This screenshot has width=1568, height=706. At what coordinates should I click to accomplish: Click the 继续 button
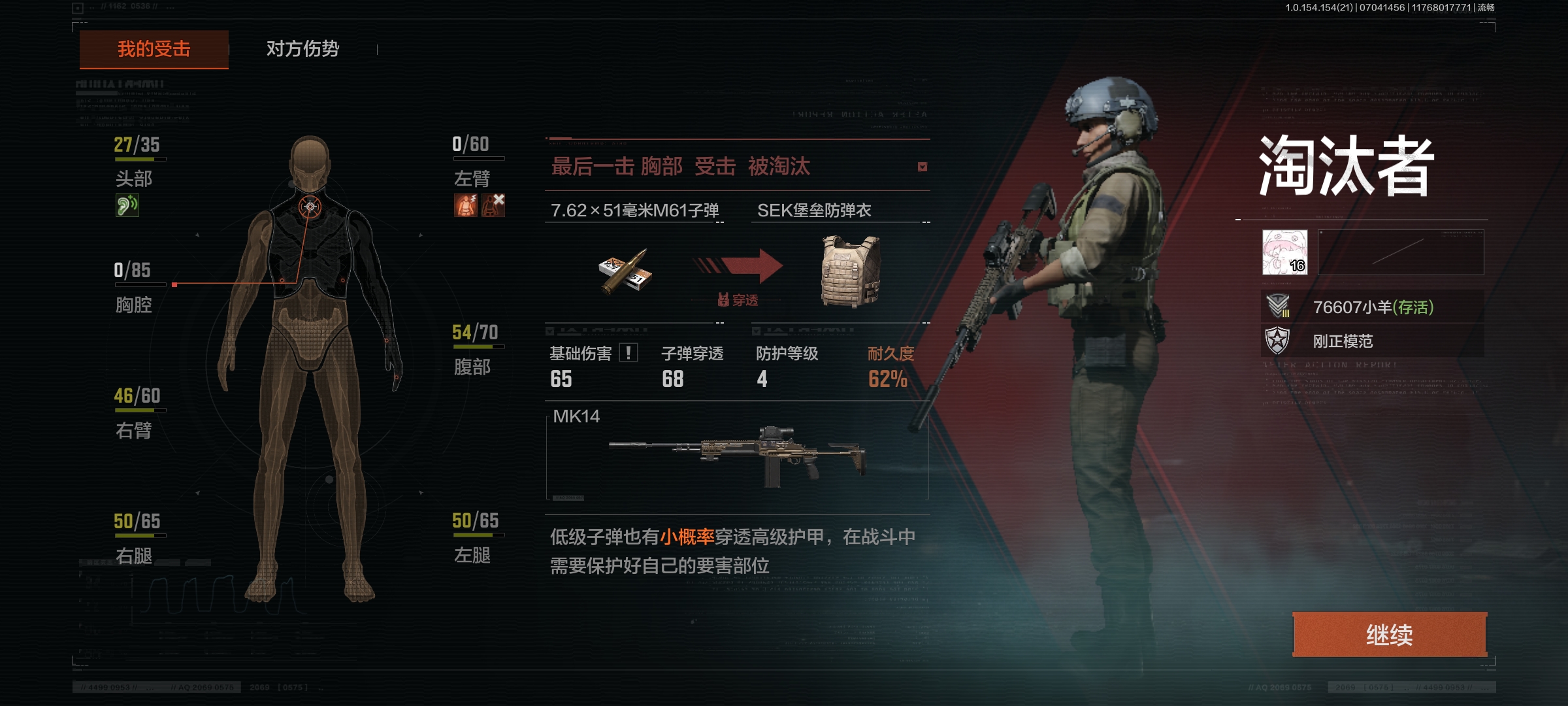point(1390,634)
